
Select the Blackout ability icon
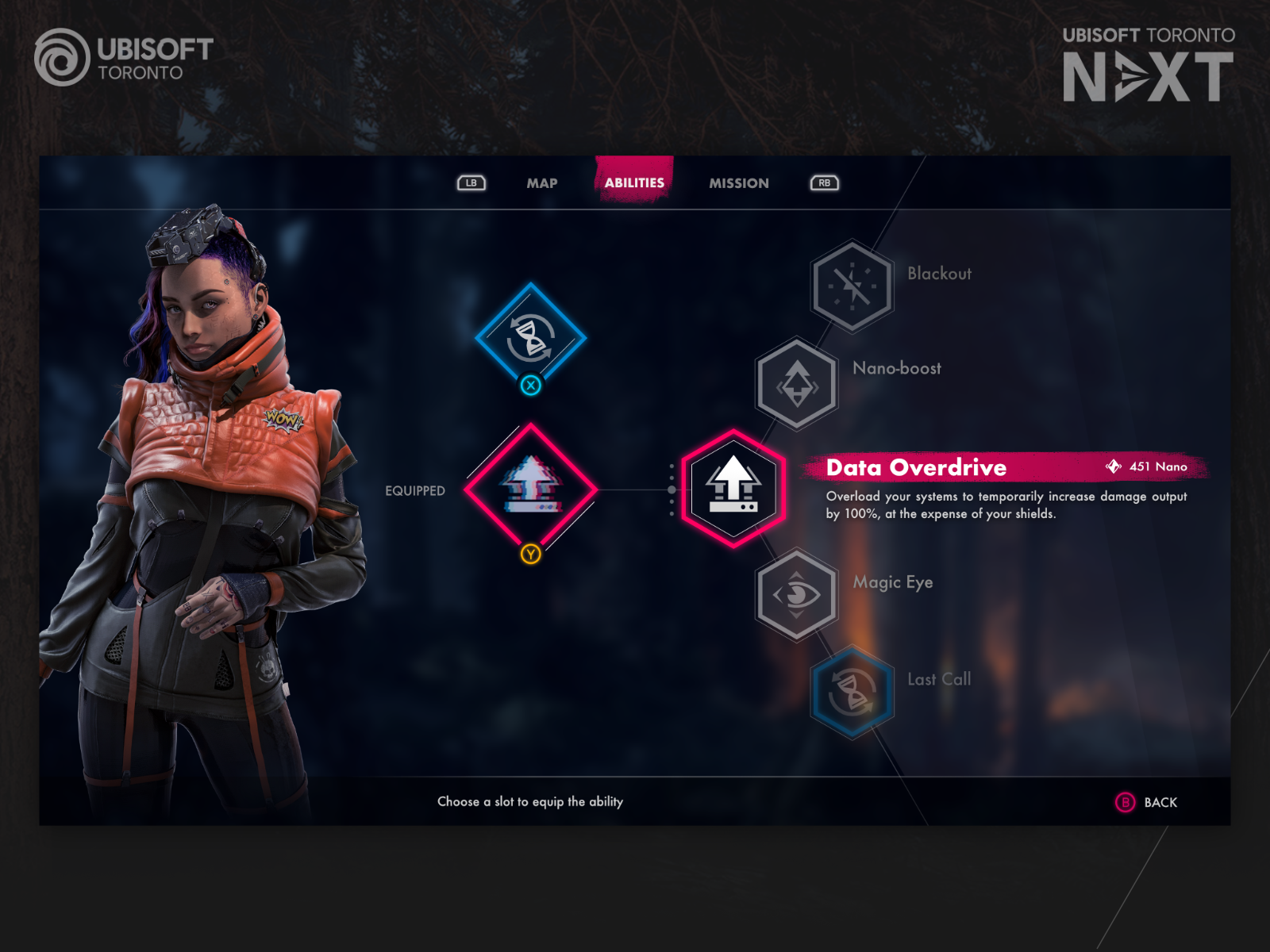pyautogui.click(x=853, y=285)
